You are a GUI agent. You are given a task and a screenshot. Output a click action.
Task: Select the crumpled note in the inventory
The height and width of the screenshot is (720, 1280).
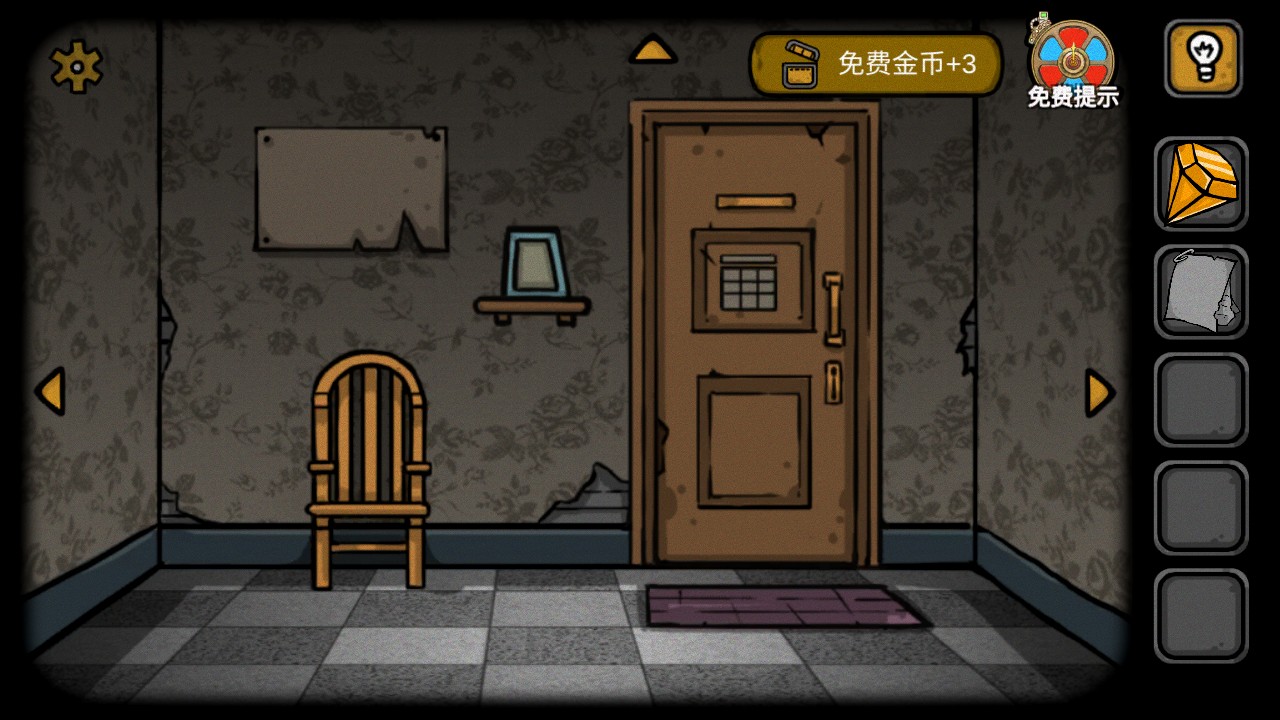pos(1202,292)
